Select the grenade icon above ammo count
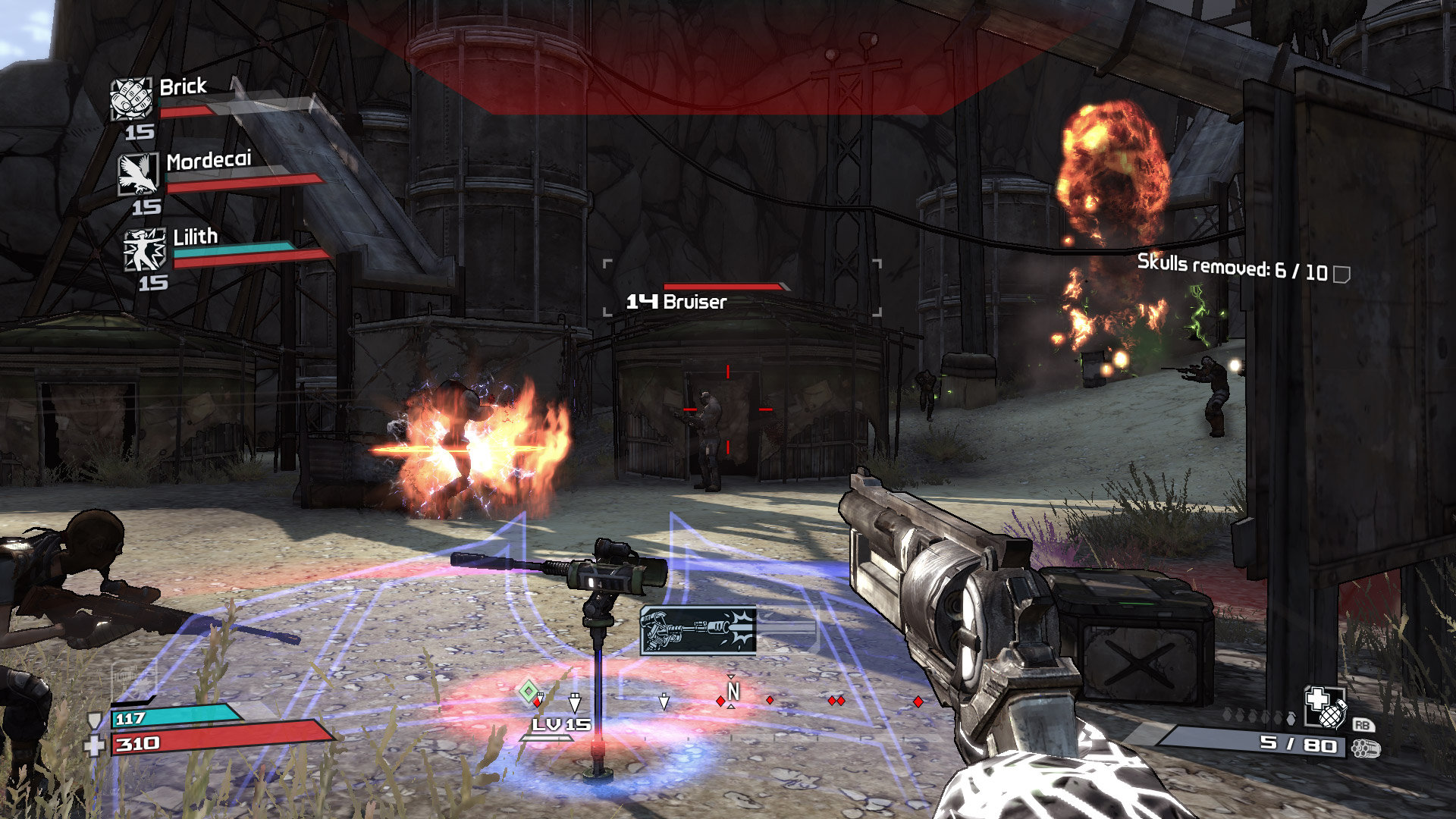 [x=1324, y=707]
